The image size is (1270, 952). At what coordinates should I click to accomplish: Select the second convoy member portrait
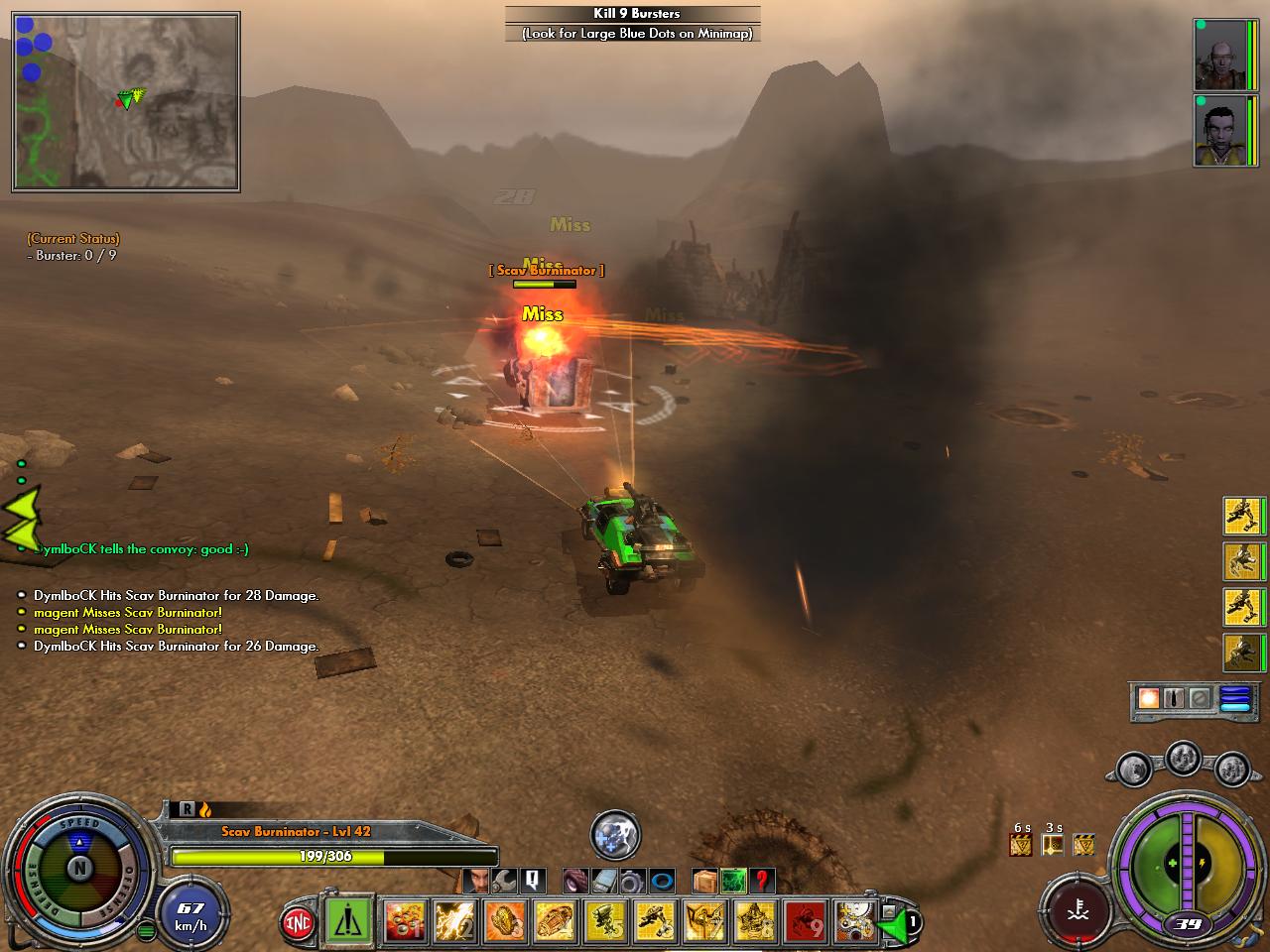(1219, 130)
